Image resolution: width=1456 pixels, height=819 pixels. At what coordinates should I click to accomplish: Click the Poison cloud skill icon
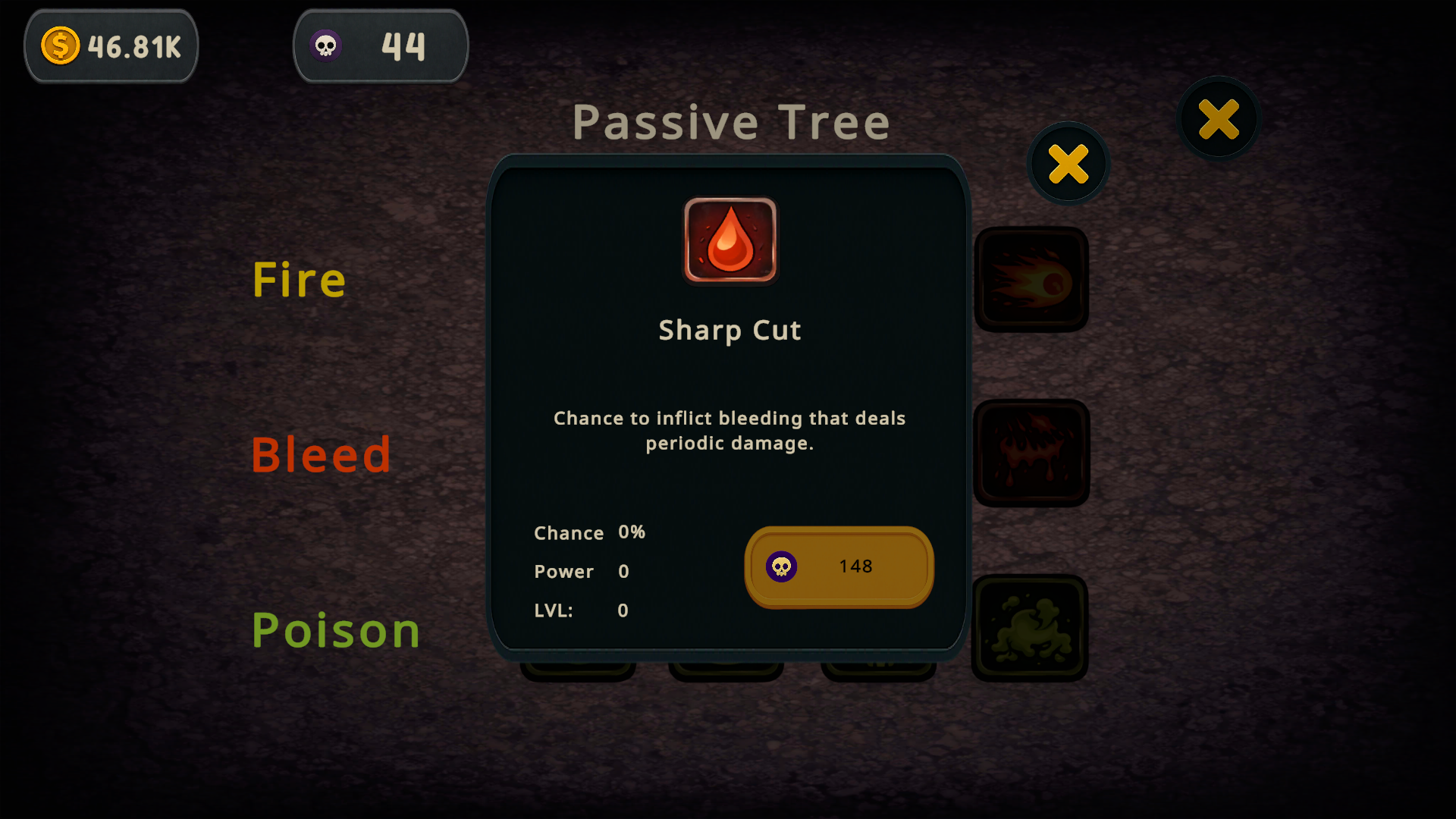click(x=1030, y=626)
